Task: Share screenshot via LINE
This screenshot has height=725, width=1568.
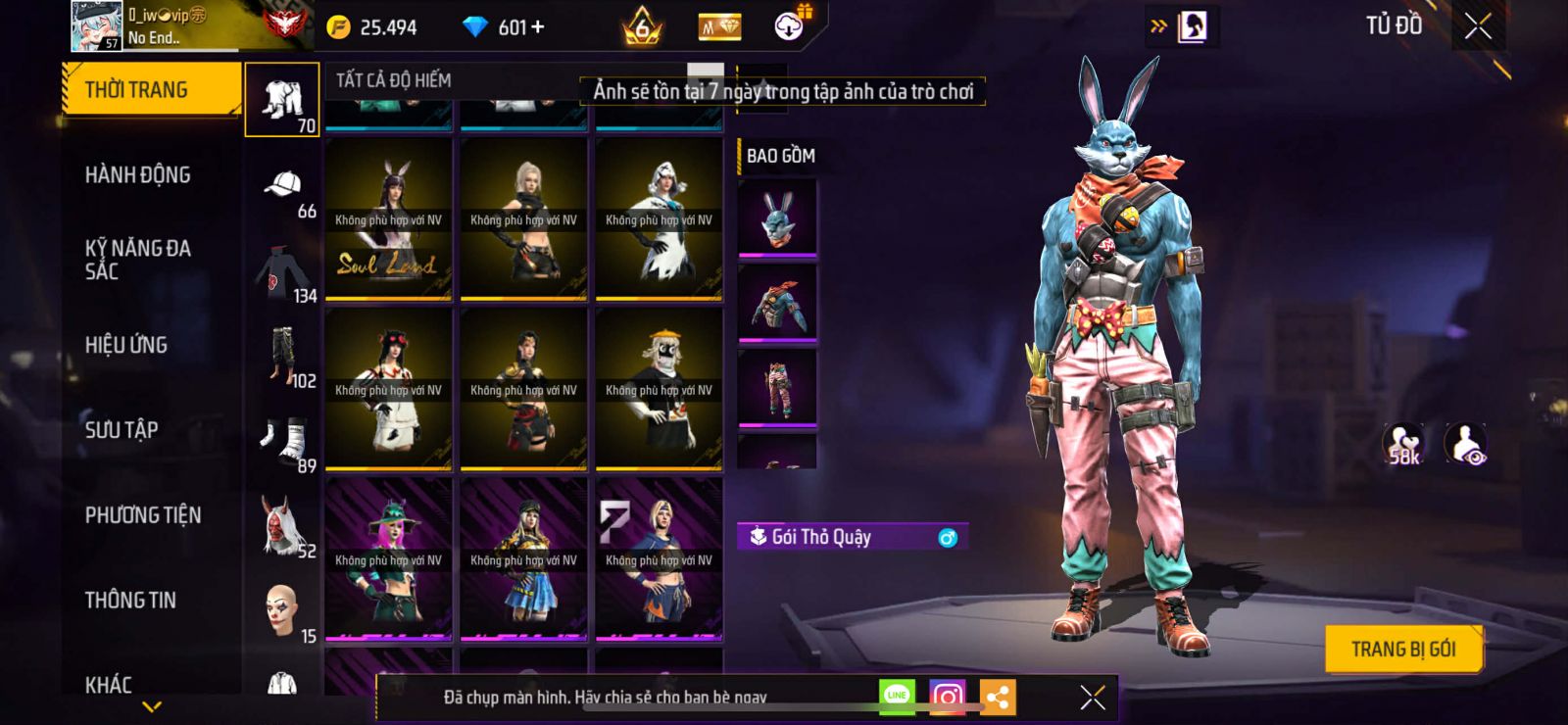Action: [x=897, y=697]
